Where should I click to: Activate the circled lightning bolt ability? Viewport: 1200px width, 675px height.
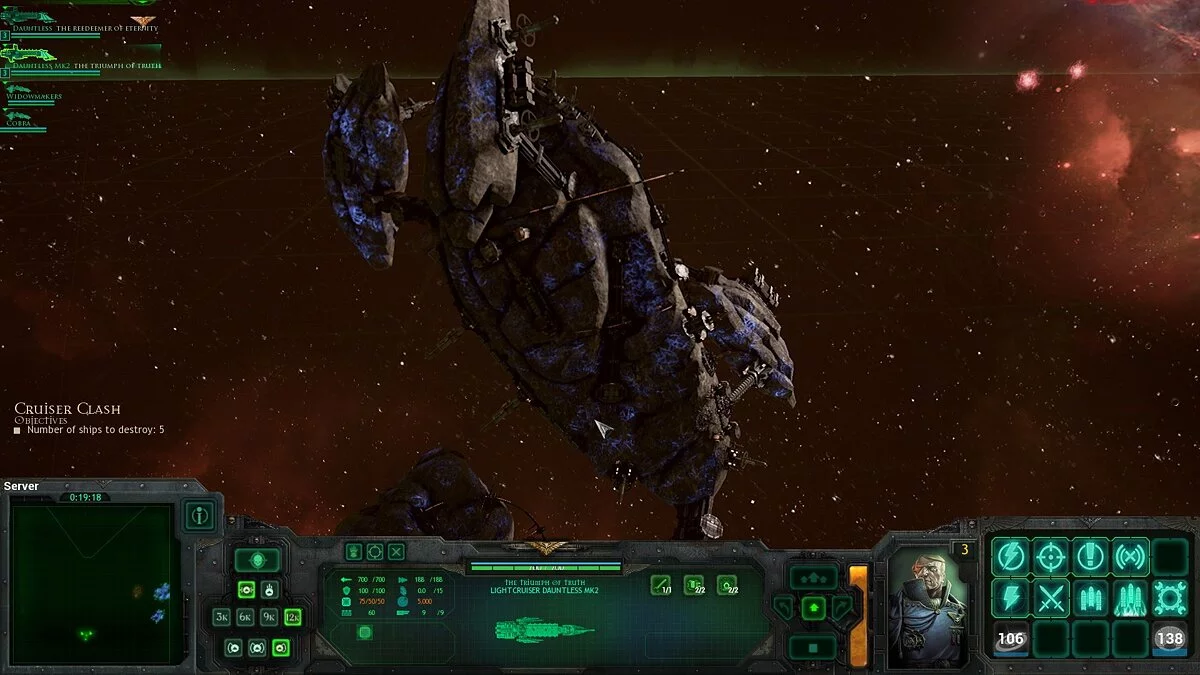point(1011,557)
